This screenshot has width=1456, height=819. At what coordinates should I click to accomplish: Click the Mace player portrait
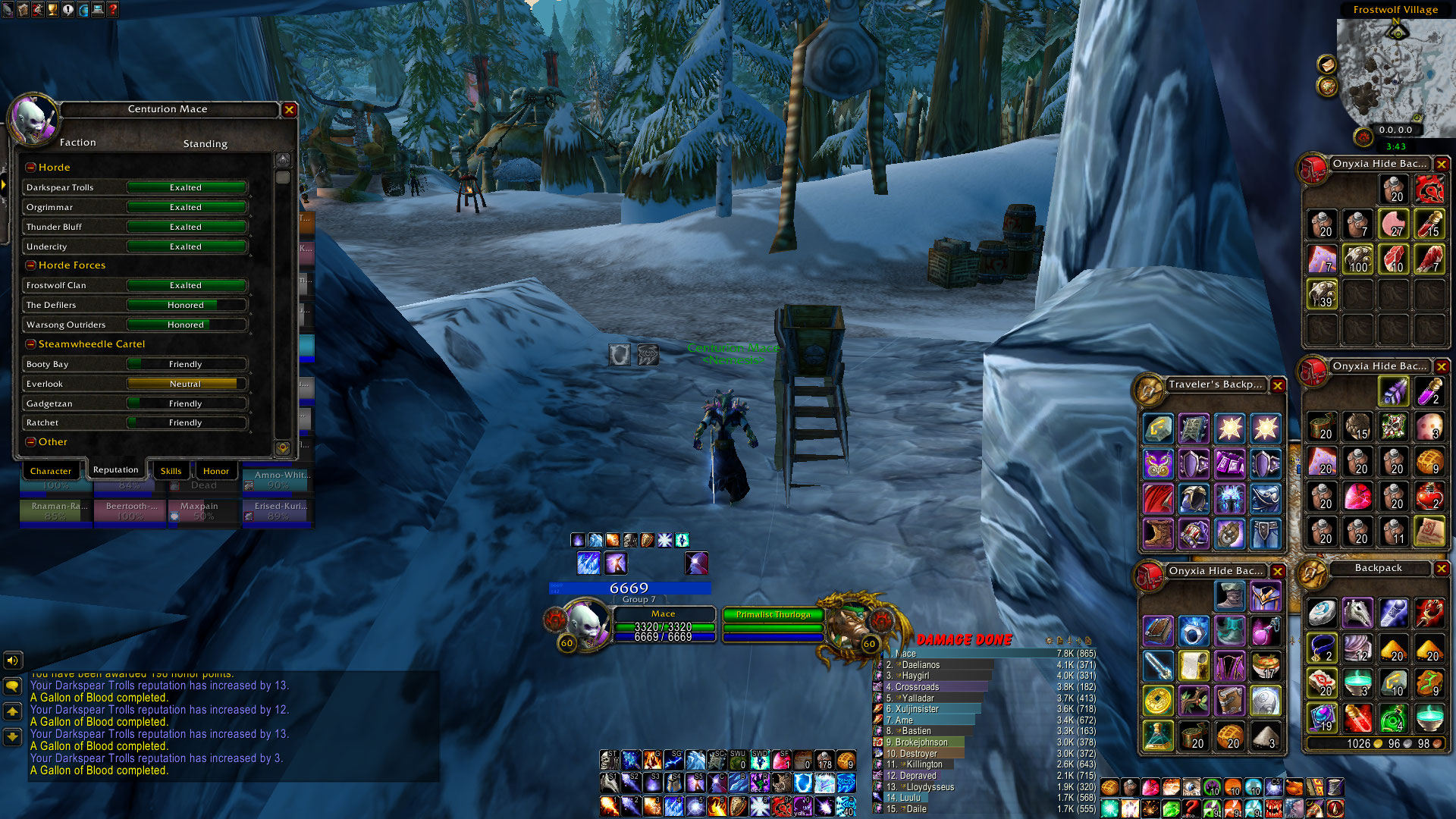click(x=585, y=622)
